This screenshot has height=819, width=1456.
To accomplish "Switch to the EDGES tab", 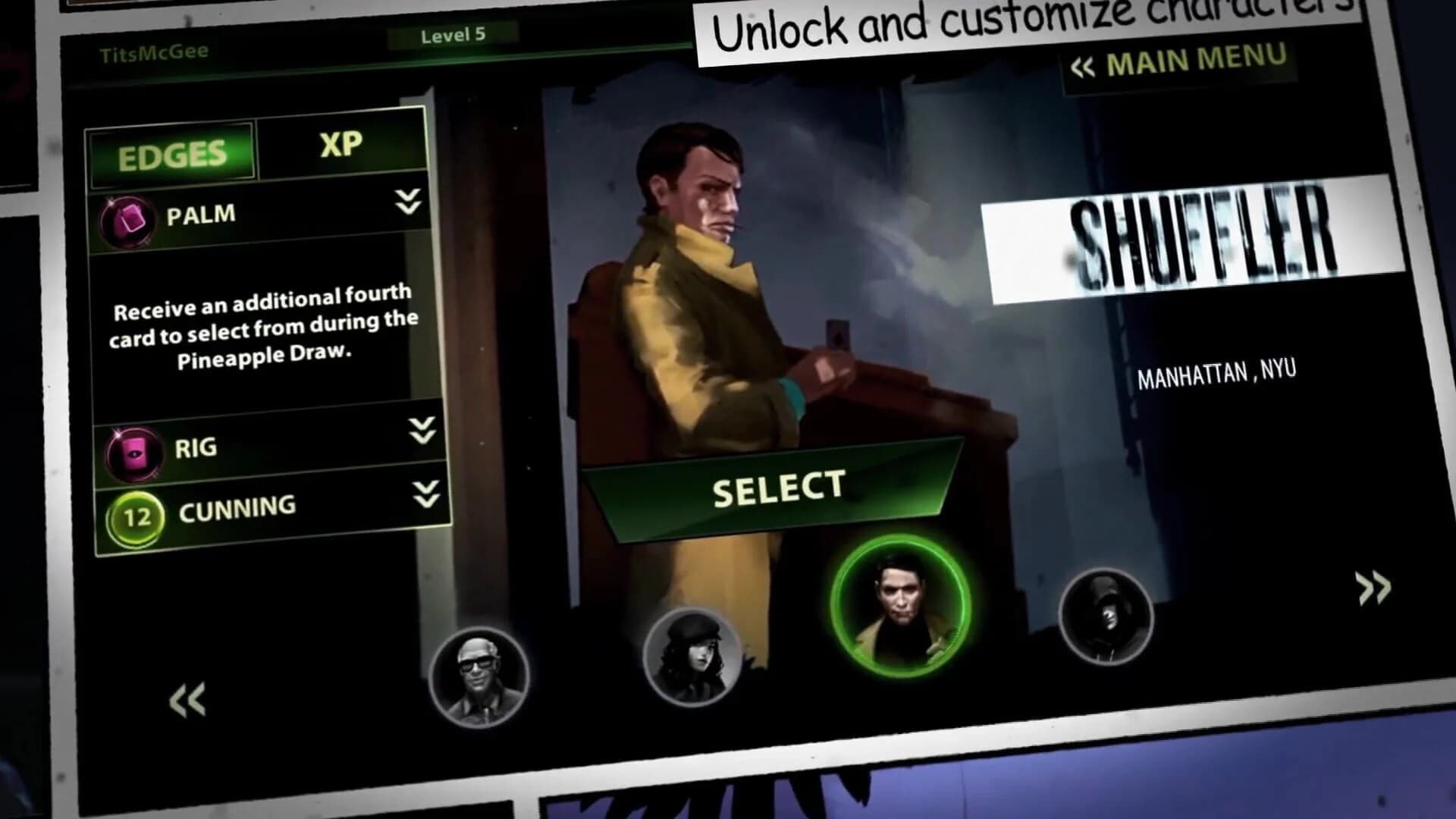I will coord(172,153).
